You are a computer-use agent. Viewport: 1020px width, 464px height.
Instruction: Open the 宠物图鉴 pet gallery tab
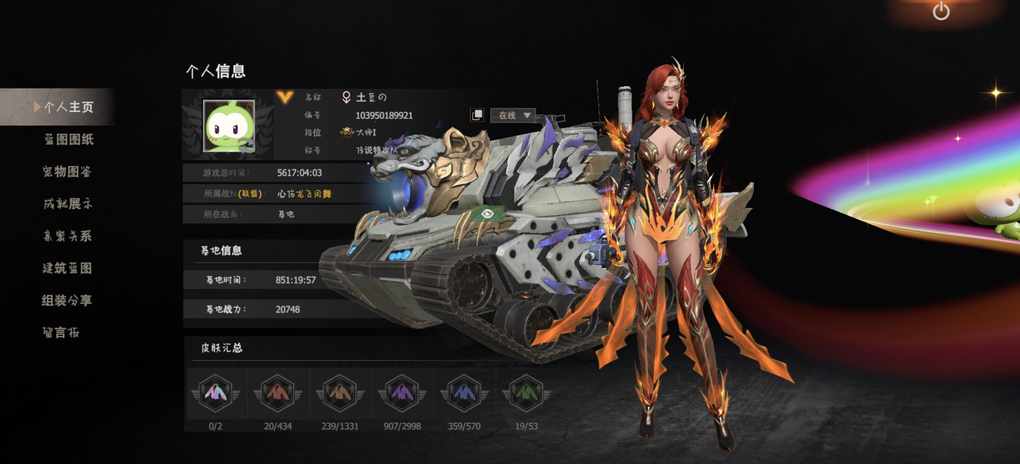coord(67,171)
